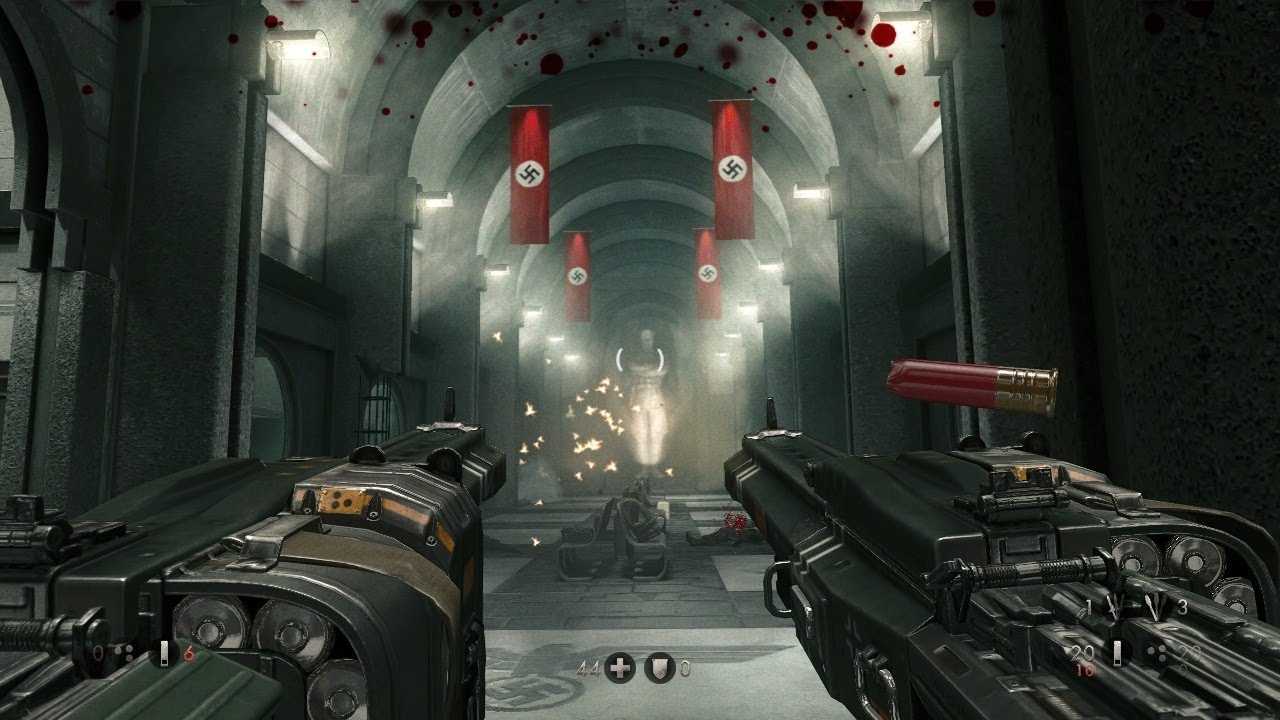Select the left weapon's drum magazine icon
1280x720 pixels.
[x=124, y=651]
